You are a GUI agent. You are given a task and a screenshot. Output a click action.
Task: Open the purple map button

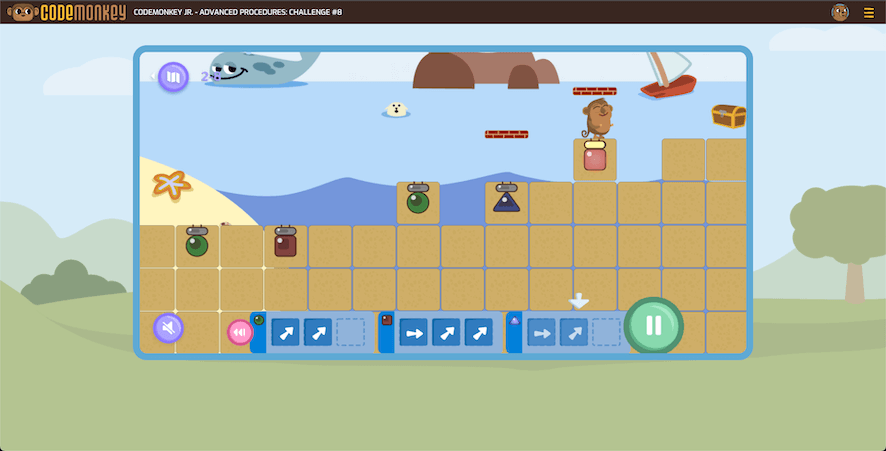[x=173, y=76]
